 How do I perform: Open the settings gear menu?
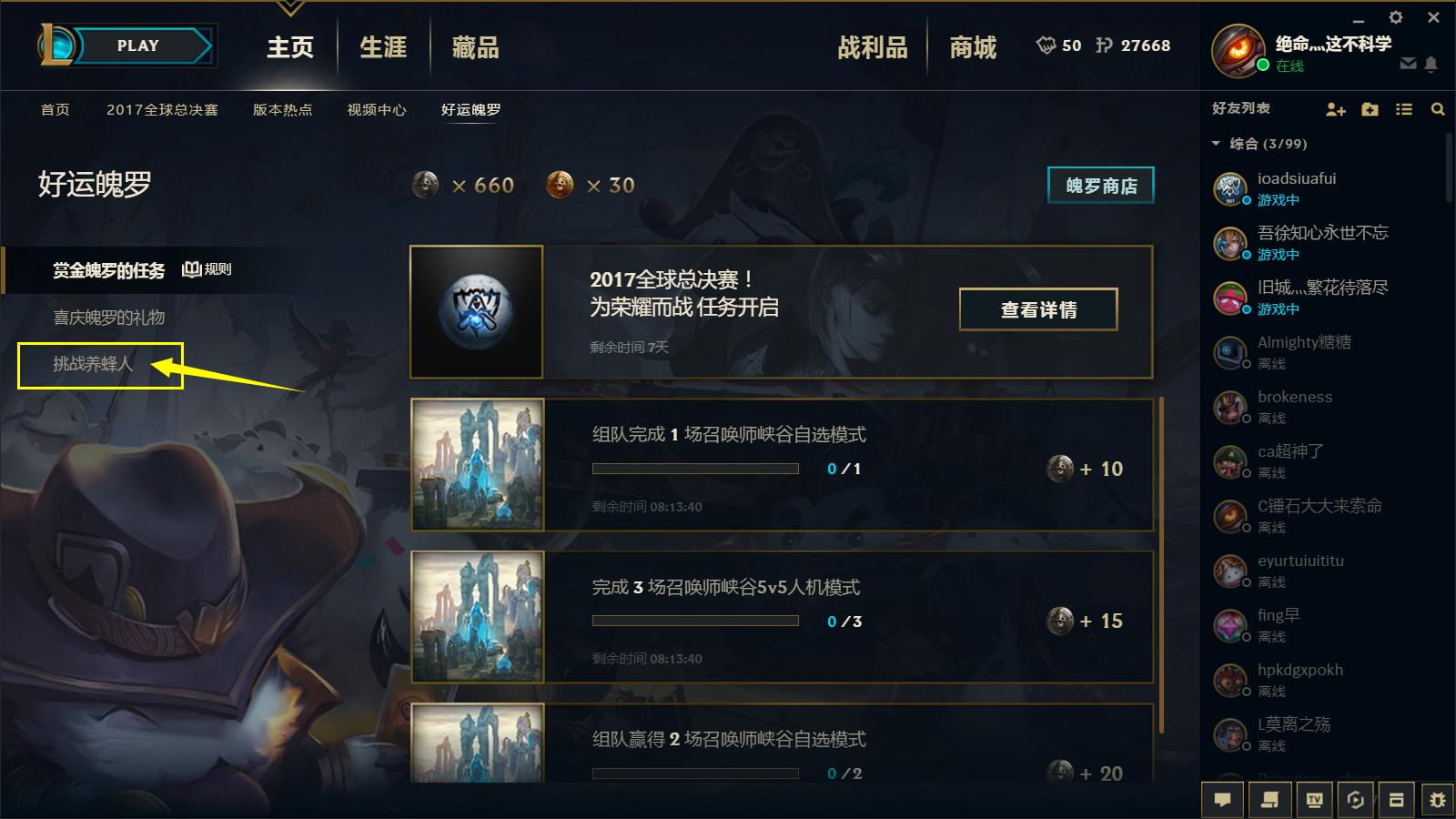pos(1396,16)
